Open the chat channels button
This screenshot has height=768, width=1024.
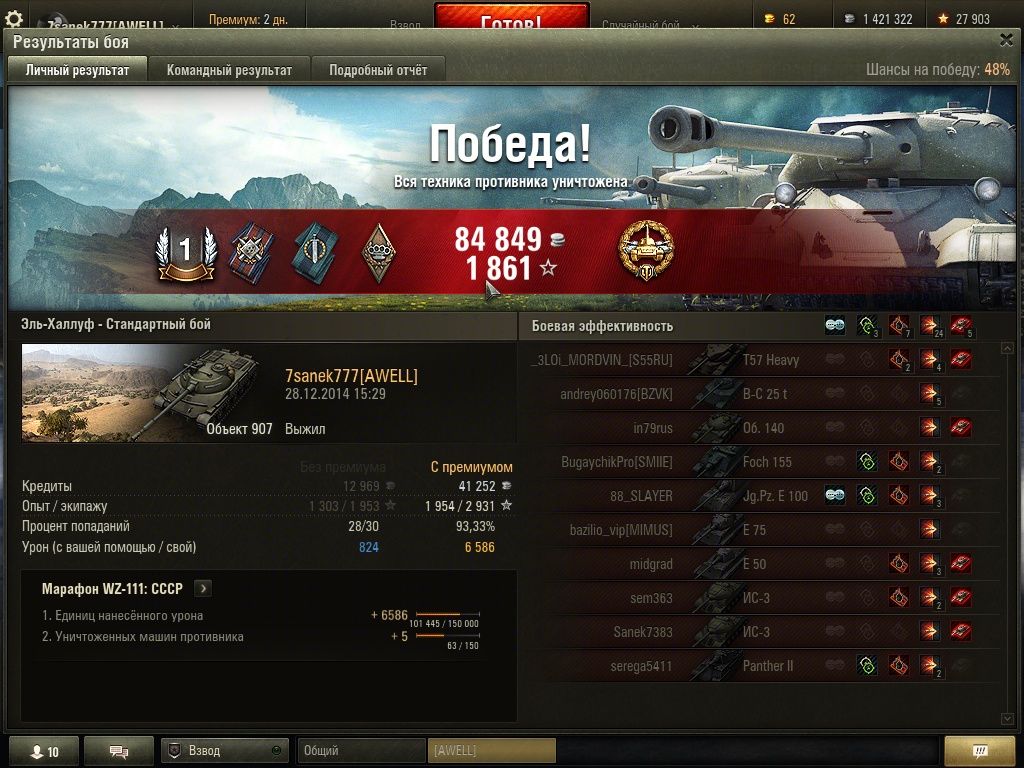point(118,752)
